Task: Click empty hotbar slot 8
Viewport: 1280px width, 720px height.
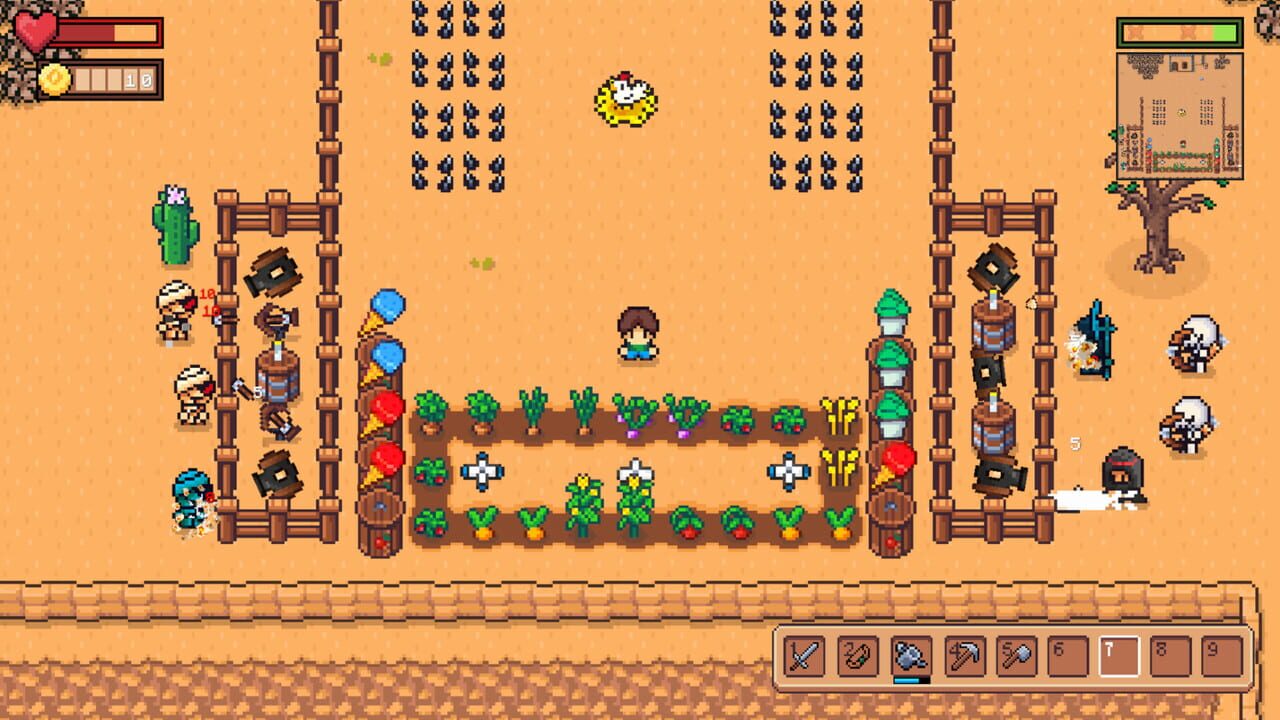Action: pos(1172,658)
